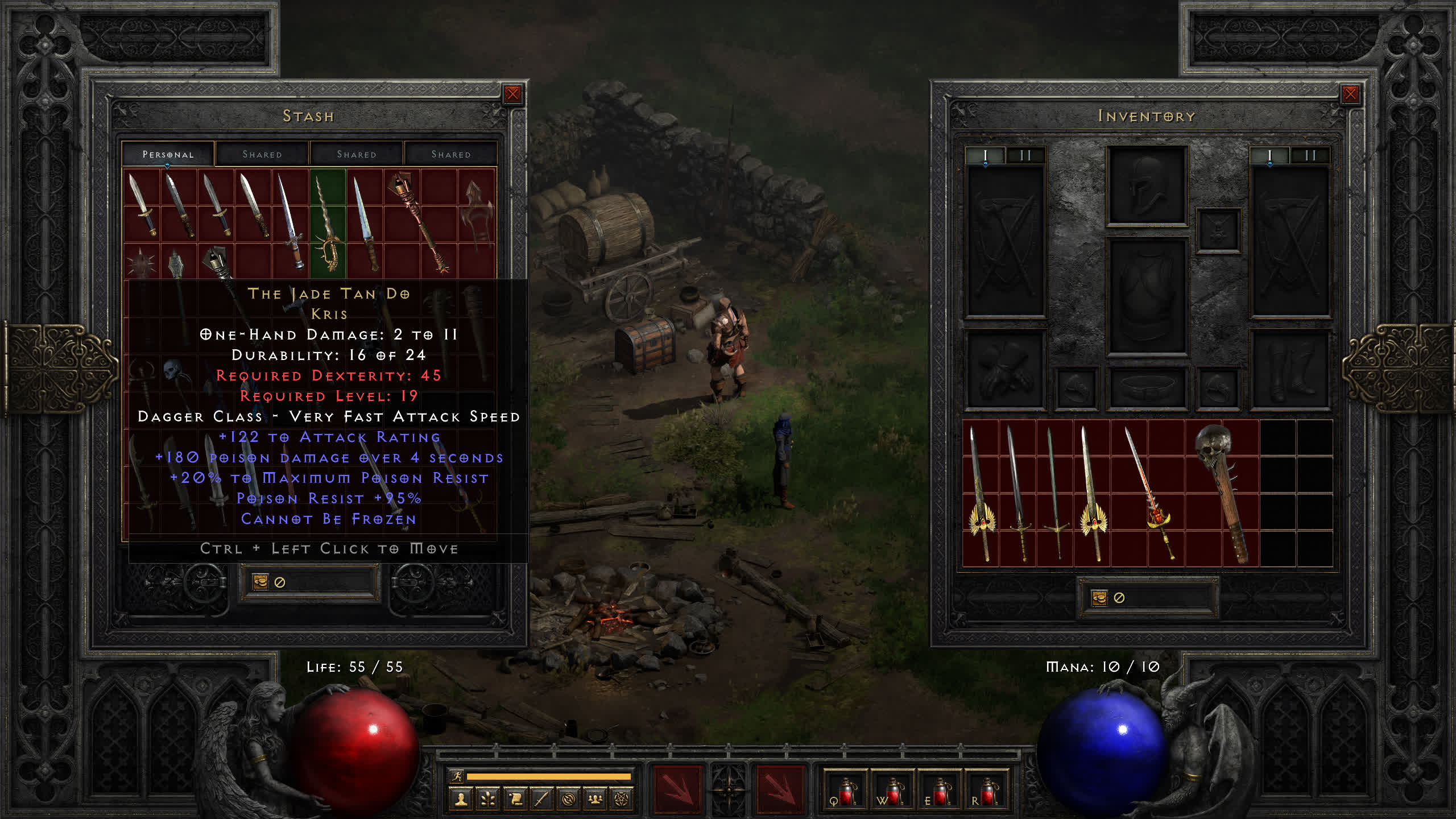Click the stash gold withdraw button
This screenshot has width=1456, height=819.
pos(260,582)
